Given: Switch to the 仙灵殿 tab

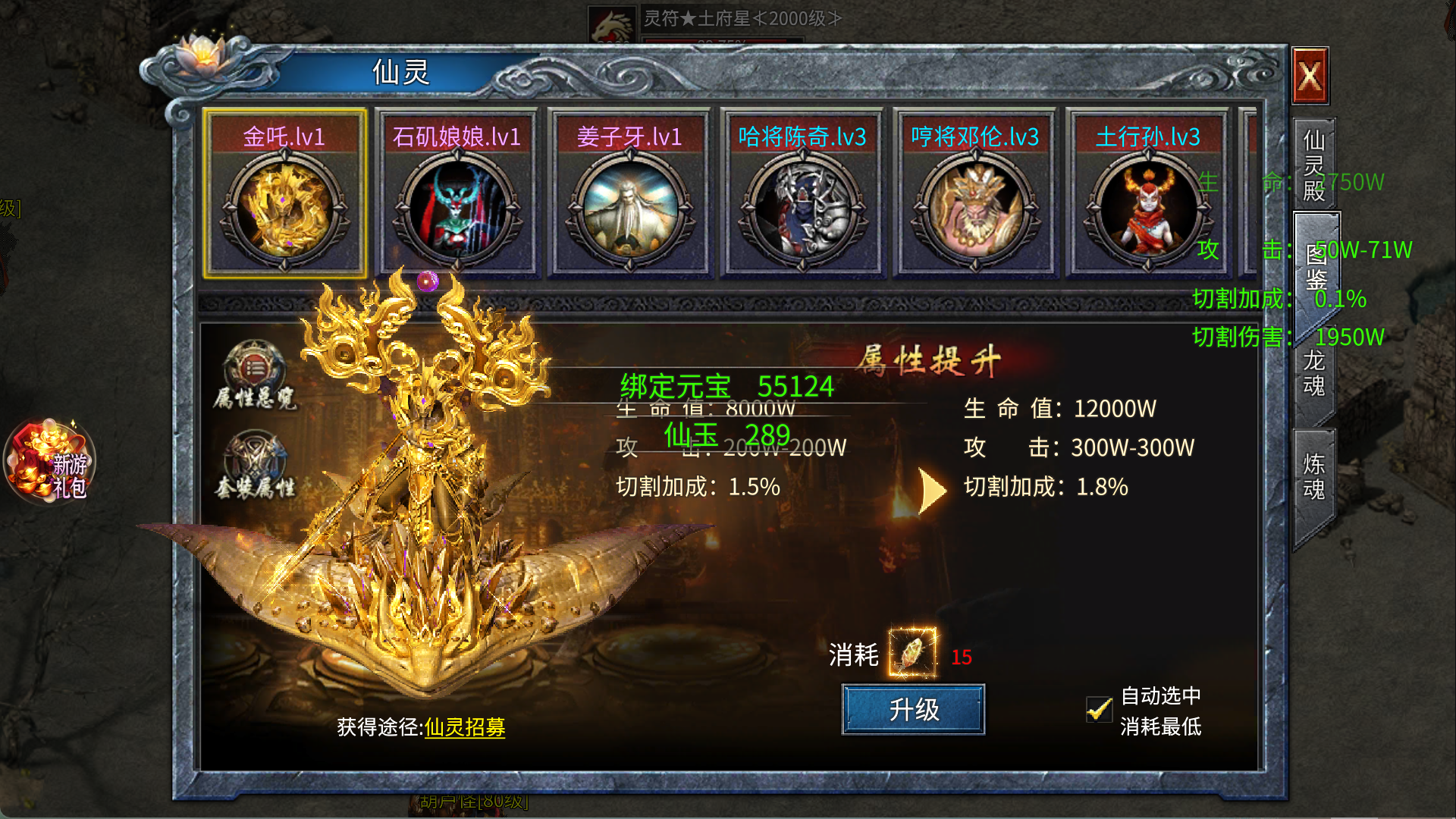Looking at the screenshot, I should (1313, 165).
